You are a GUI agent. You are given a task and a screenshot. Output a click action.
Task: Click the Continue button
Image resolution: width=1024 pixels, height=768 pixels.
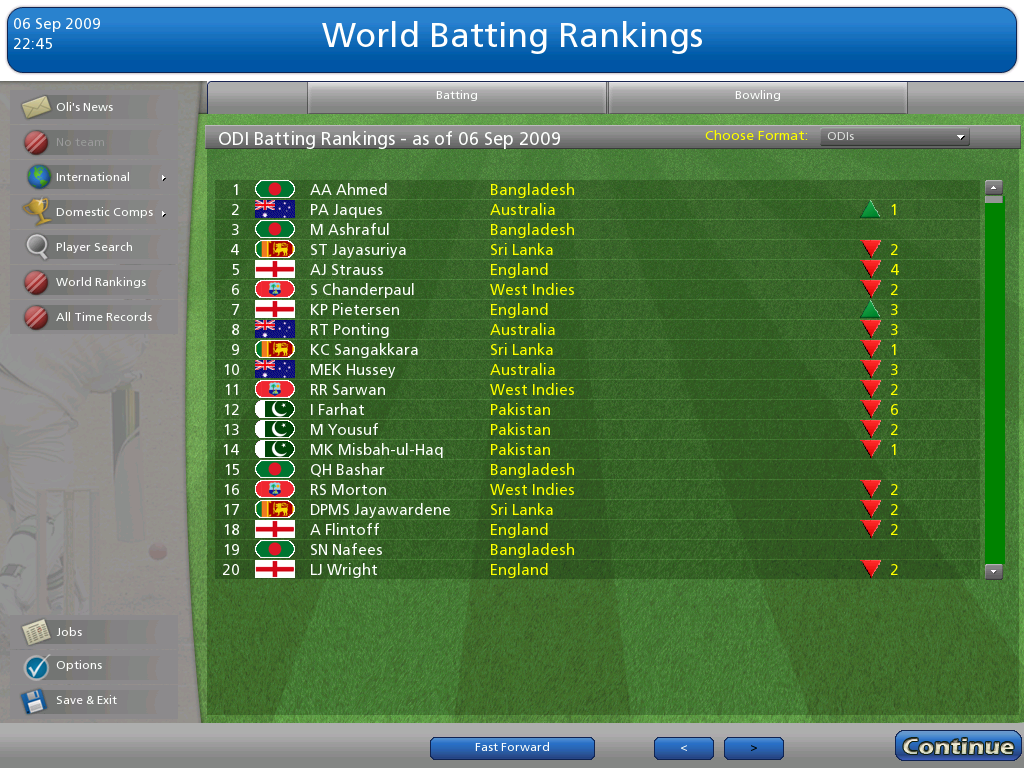[957, 747]
